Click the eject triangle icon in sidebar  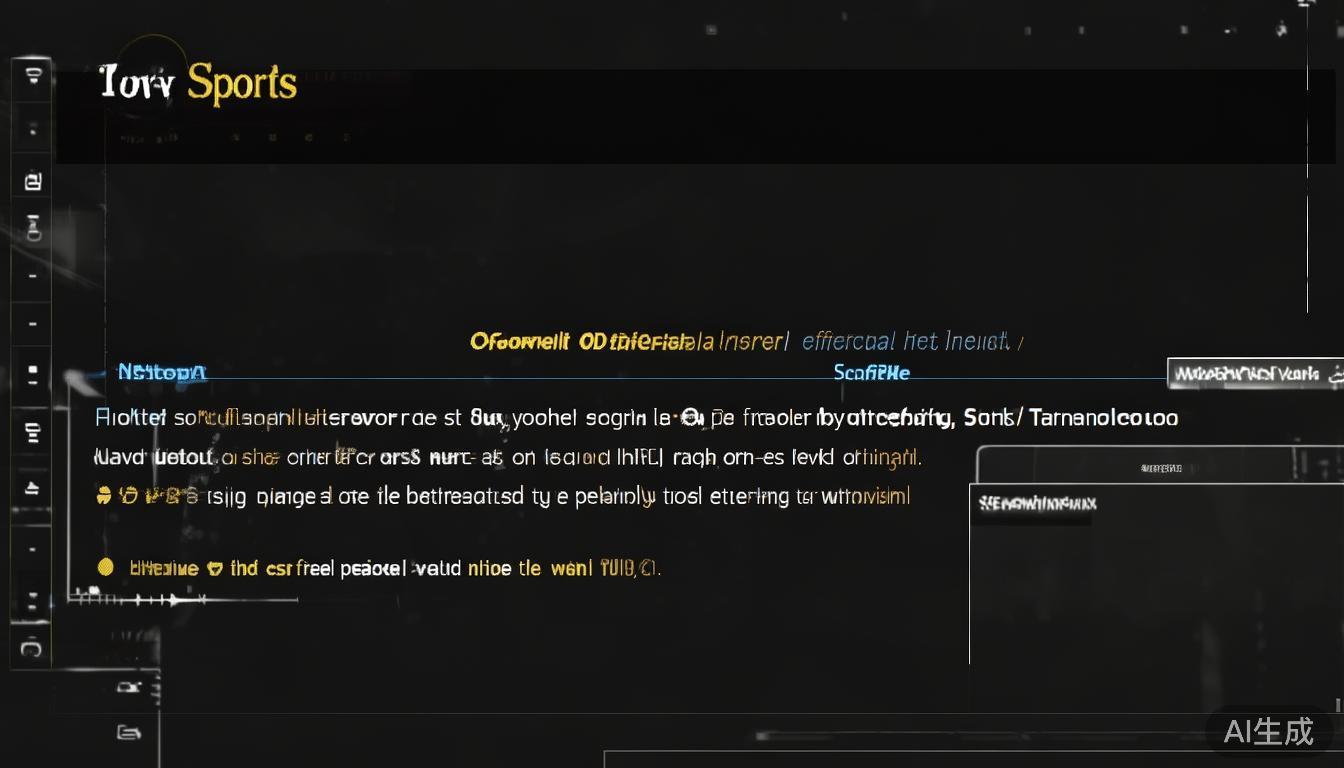pyautogui.click(x=31, y=488)
